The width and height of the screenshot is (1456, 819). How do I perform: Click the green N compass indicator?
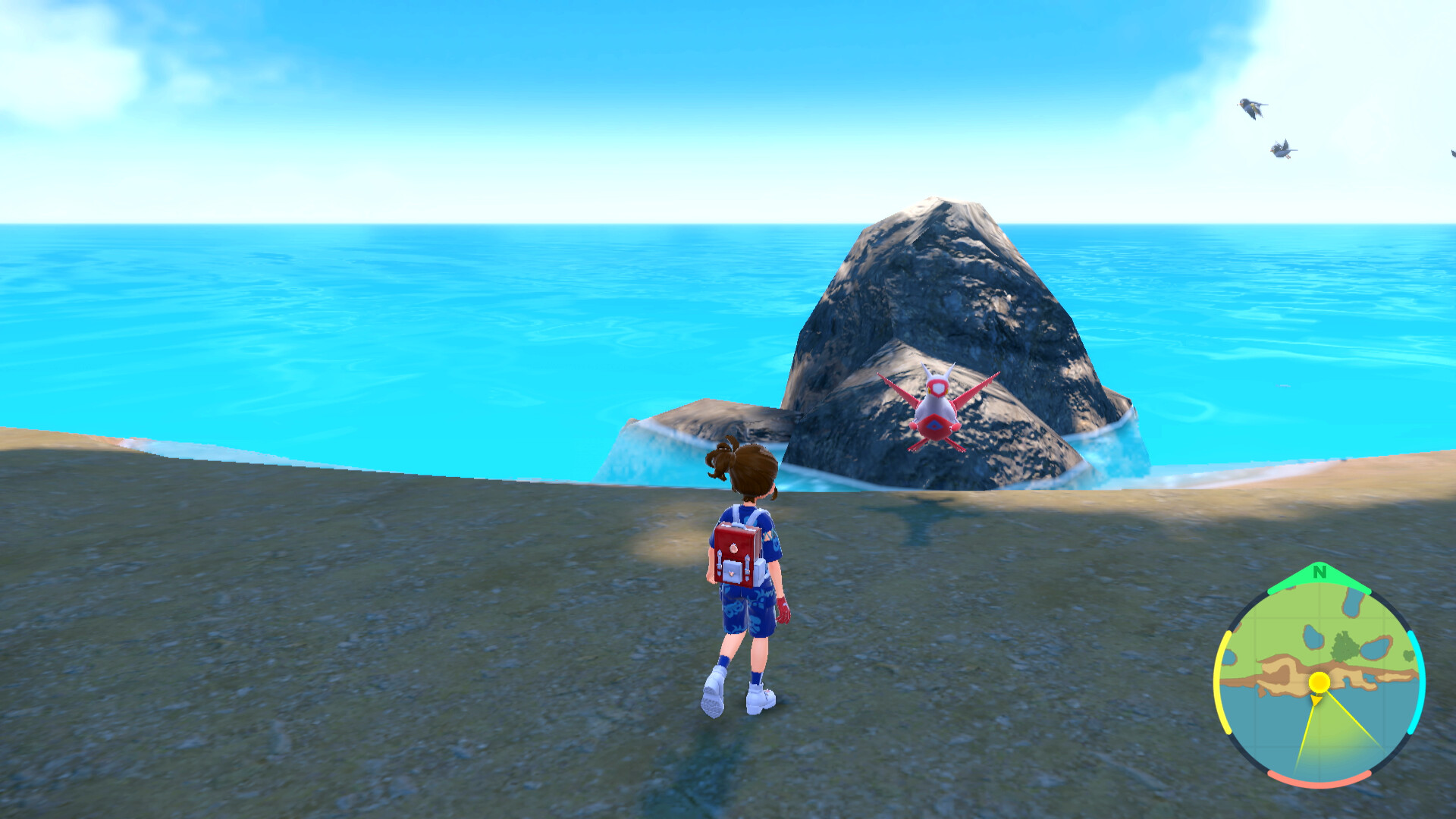point(1319,573)
